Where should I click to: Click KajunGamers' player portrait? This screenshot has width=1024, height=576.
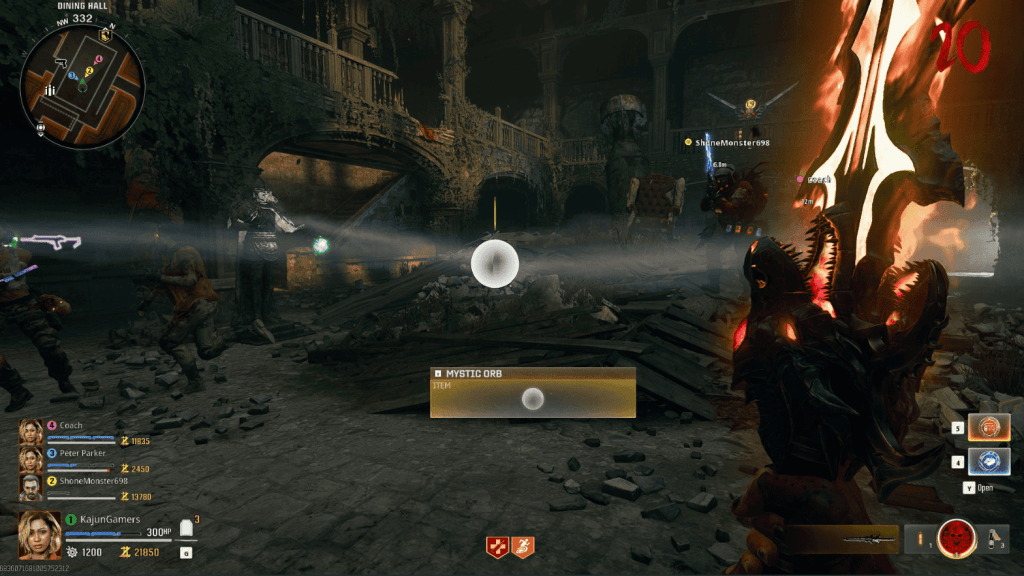click(x=40, y=534)
